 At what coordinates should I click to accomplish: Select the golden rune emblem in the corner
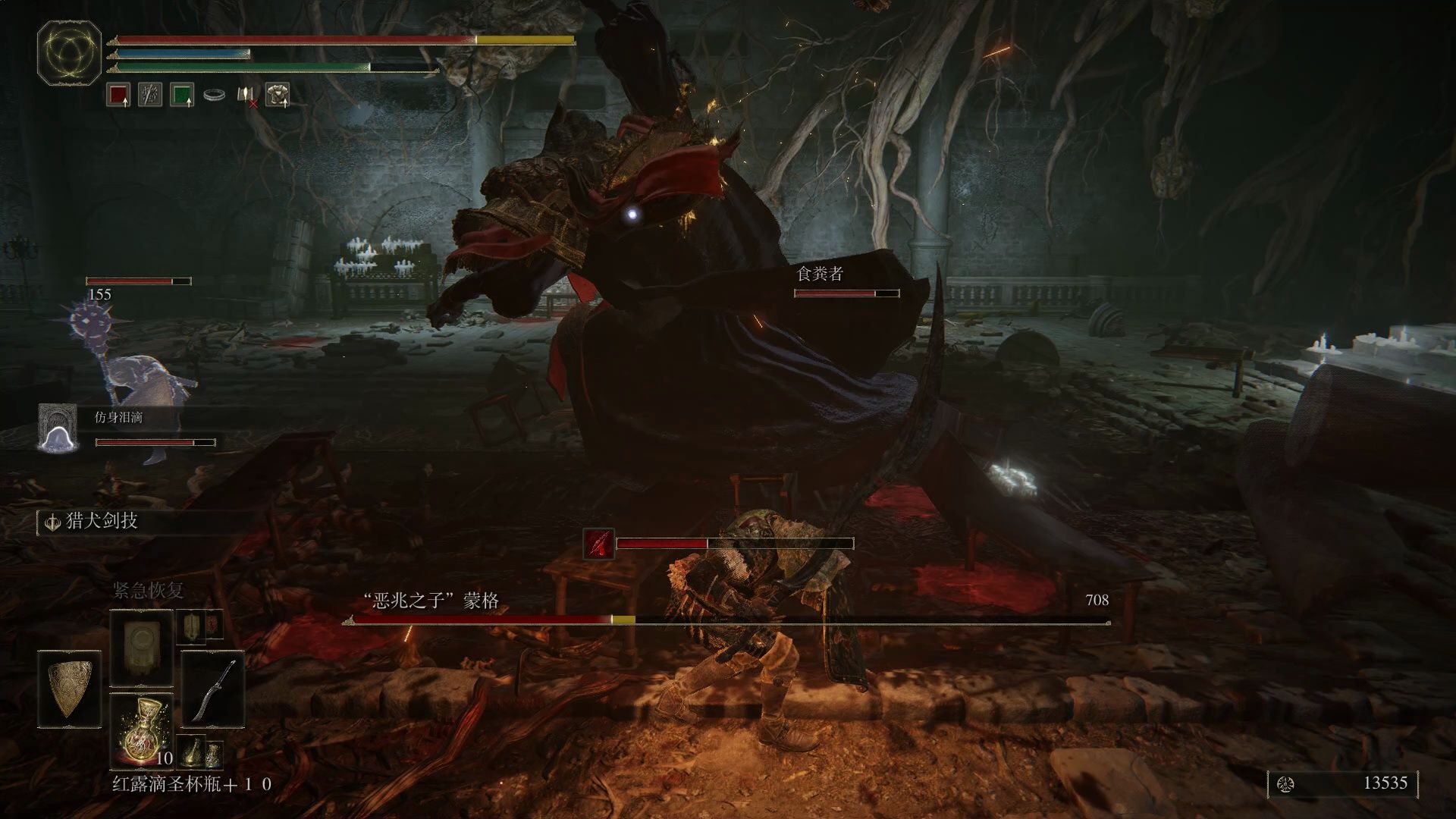pos(69,53)
